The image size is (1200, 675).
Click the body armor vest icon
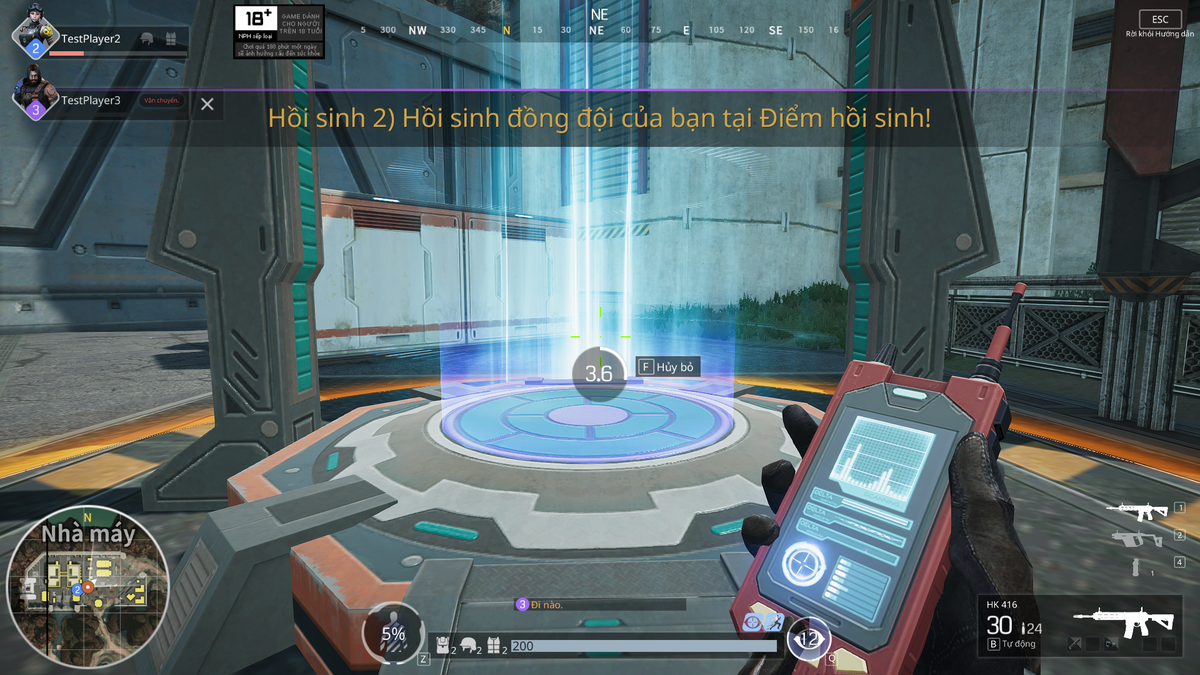click(494, 646)
